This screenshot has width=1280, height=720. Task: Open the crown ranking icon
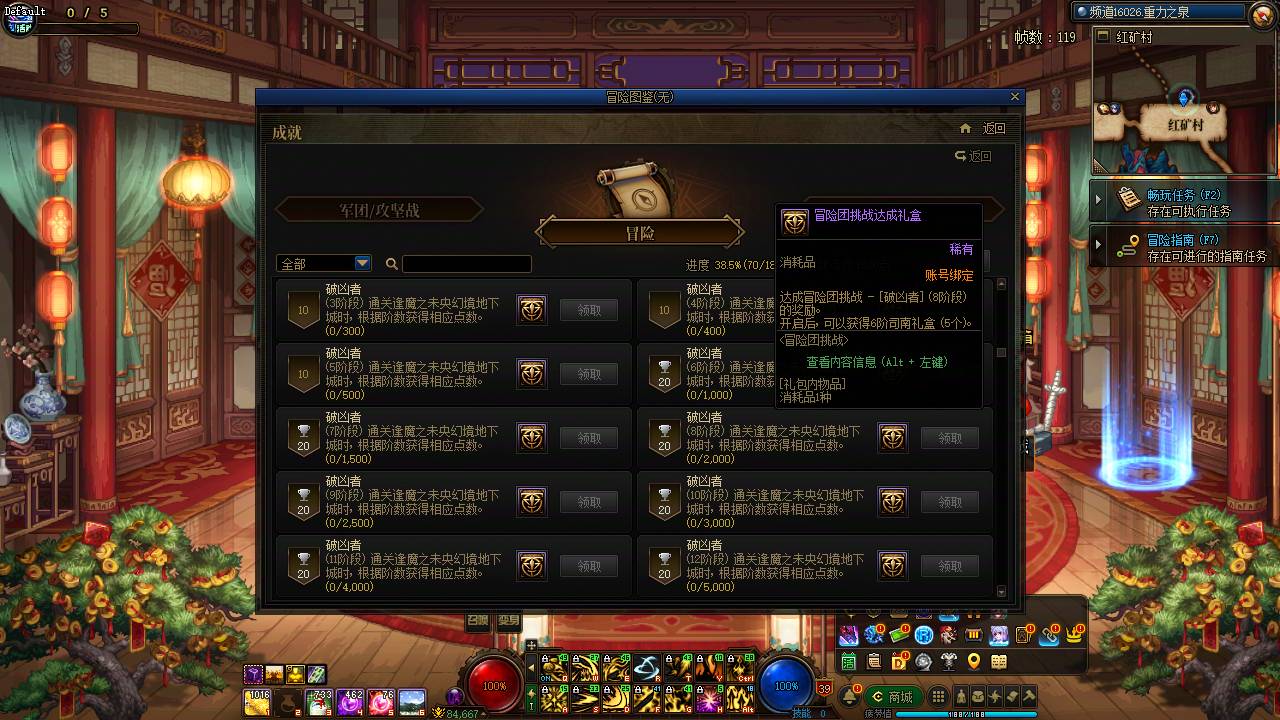[x=1073, y=634]
